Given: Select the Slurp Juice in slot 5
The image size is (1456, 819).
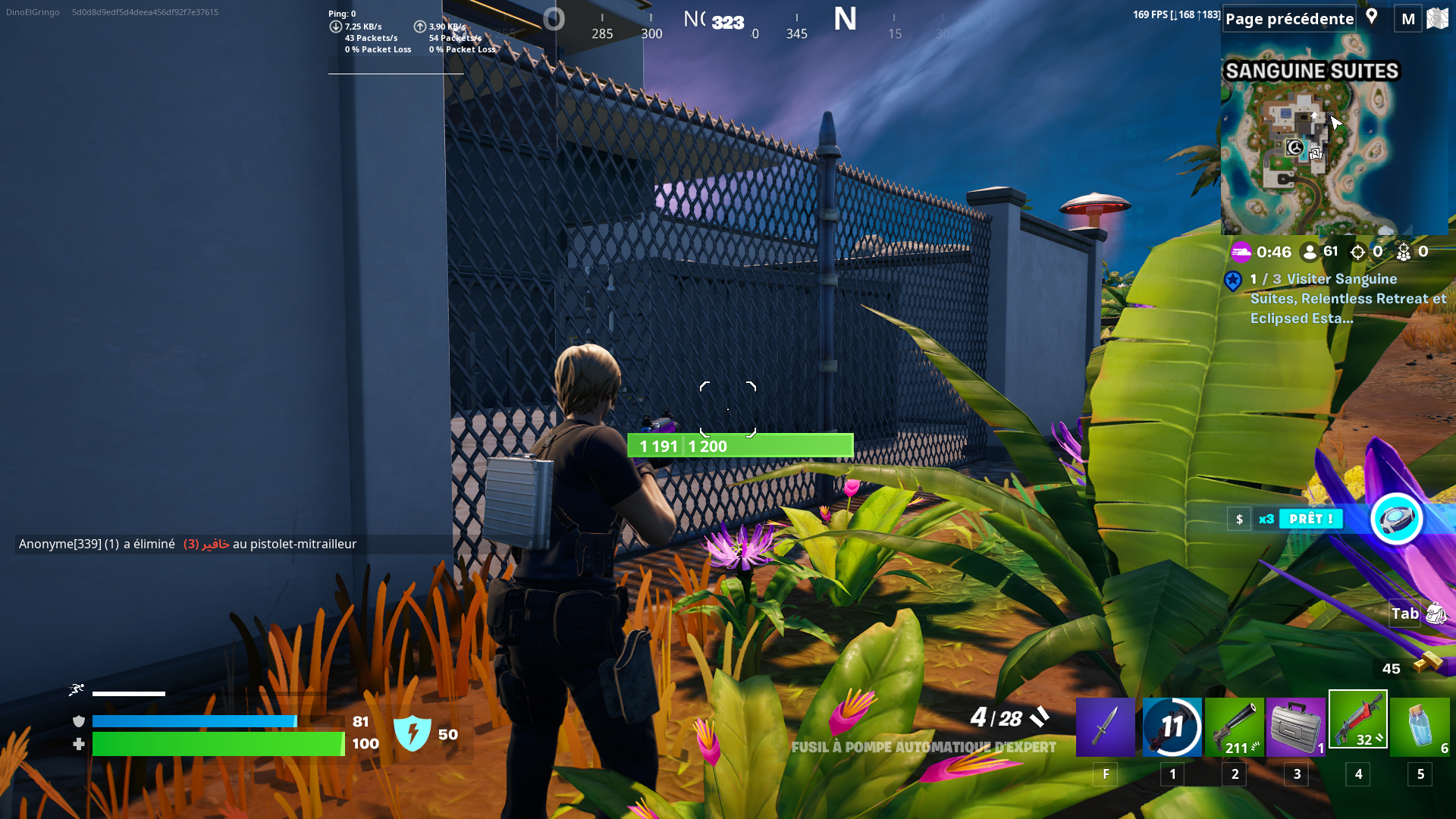Looking at the screenshot, I should [1419, 726].
